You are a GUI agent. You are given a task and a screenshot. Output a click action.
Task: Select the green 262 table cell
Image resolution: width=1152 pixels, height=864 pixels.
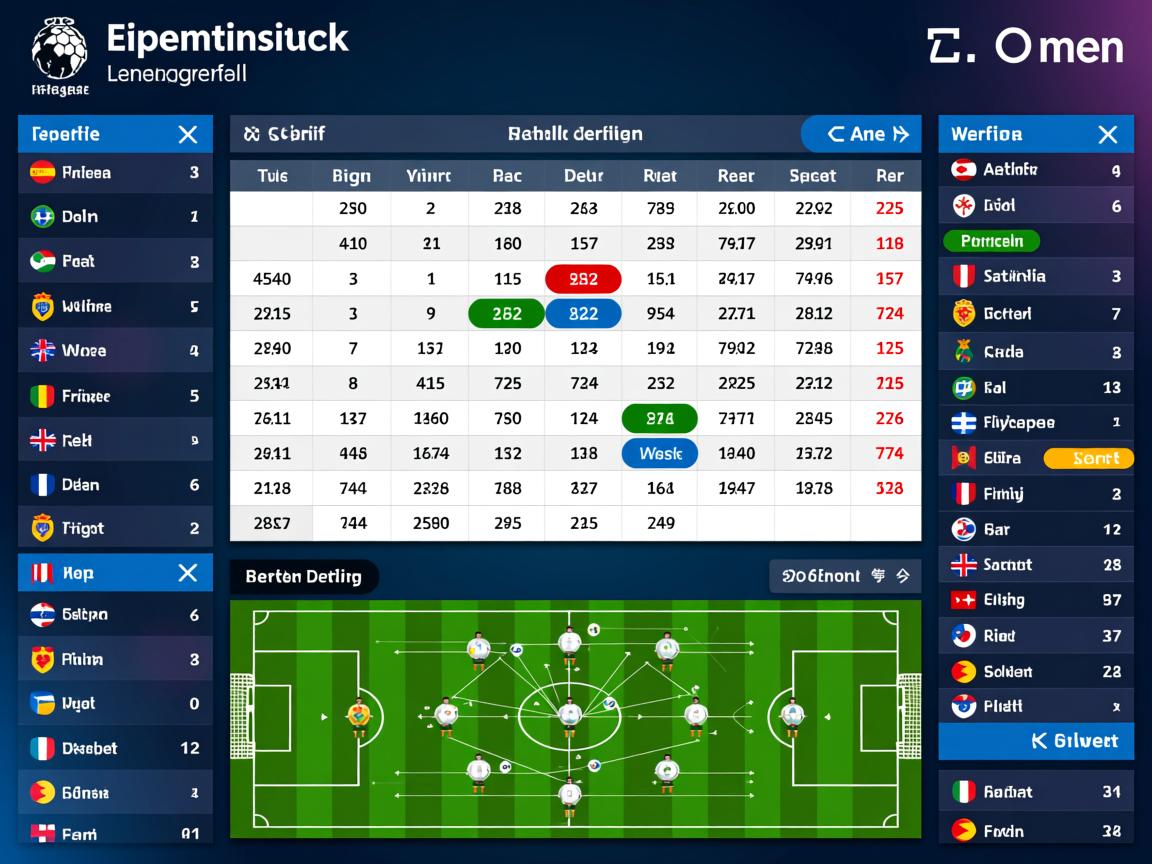click(506, 313)
